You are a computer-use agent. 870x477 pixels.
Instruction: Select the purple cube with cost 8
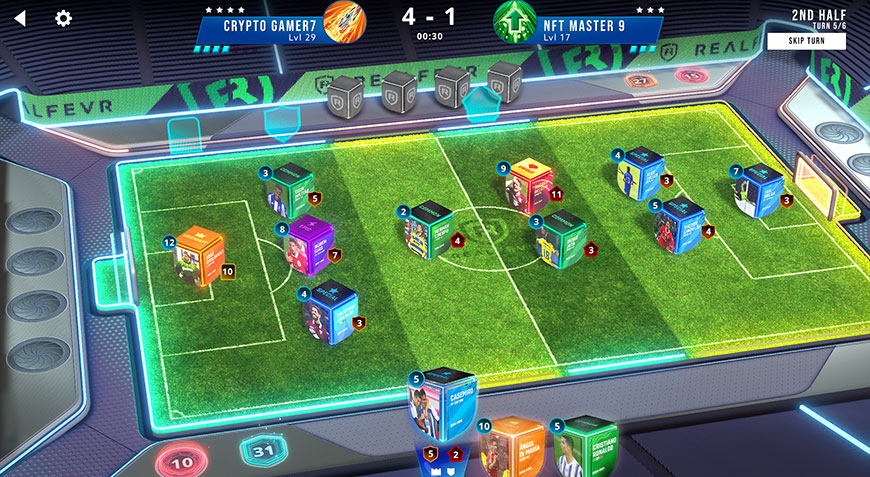coord(307,244)
